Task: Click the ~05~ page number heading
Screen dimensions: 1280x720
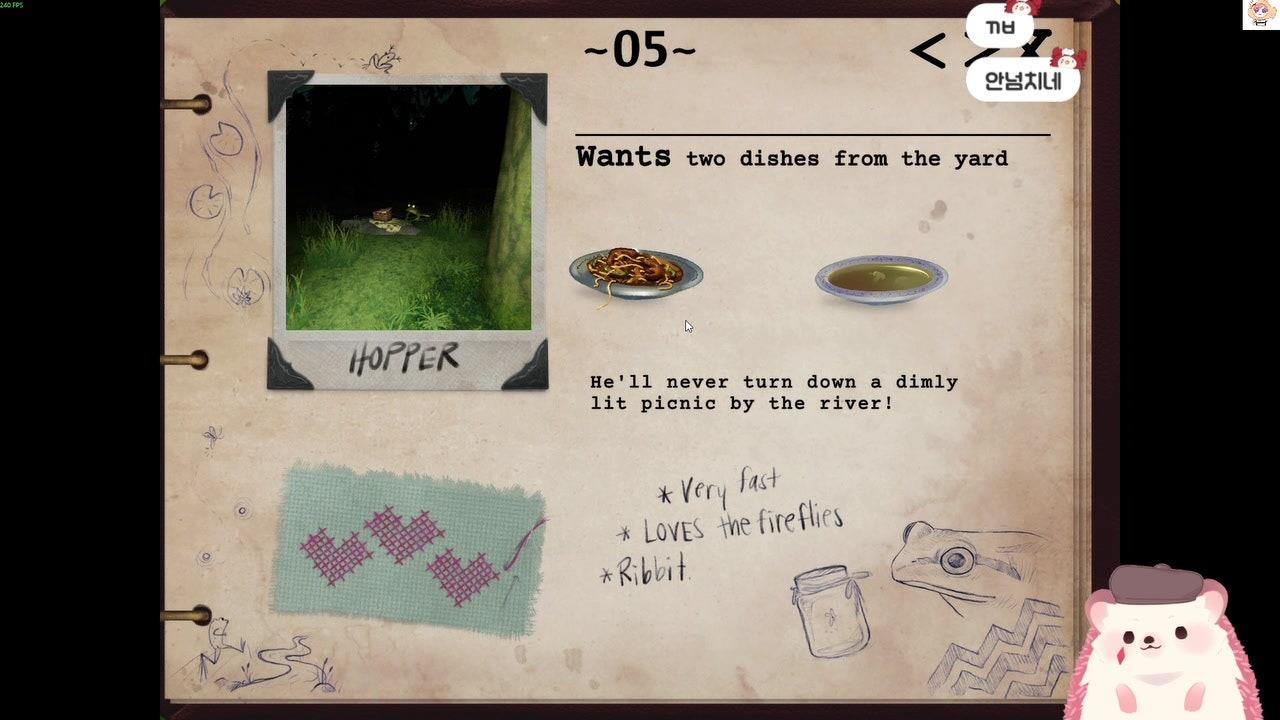Action: point(637,47)
